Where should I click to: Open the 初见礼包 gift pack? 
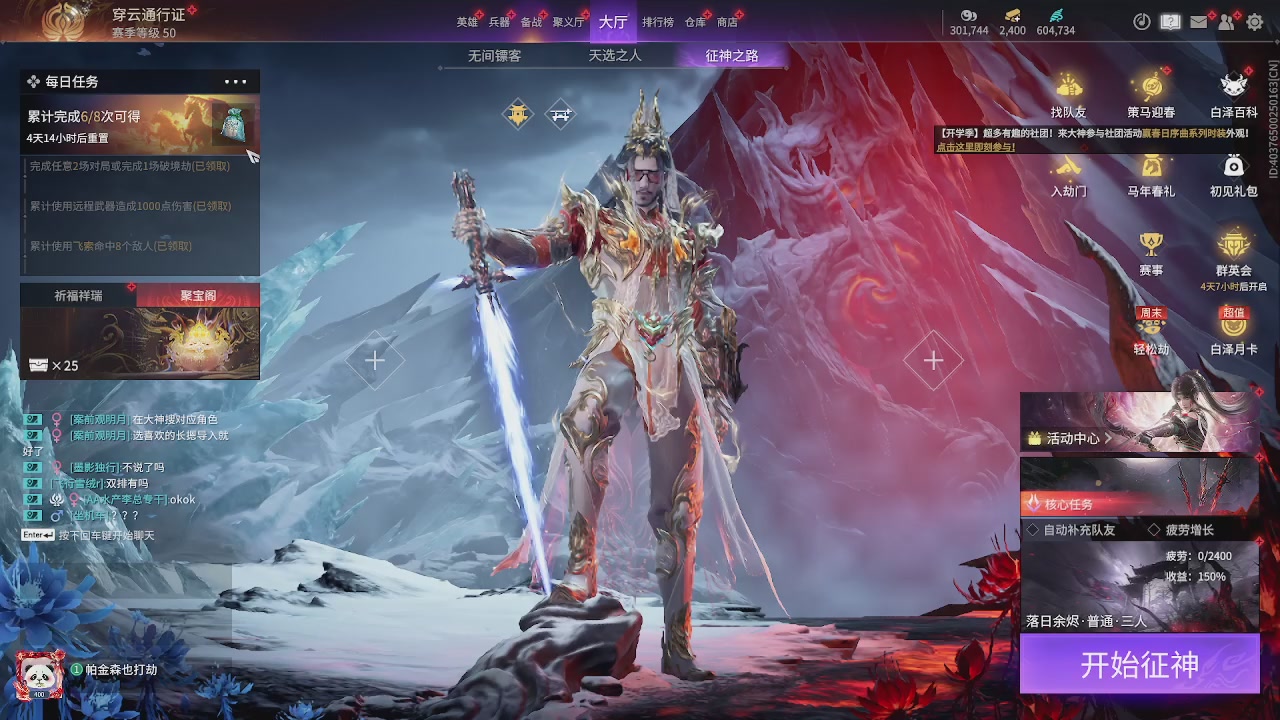pyautogui.click(x=1234, y=174)
